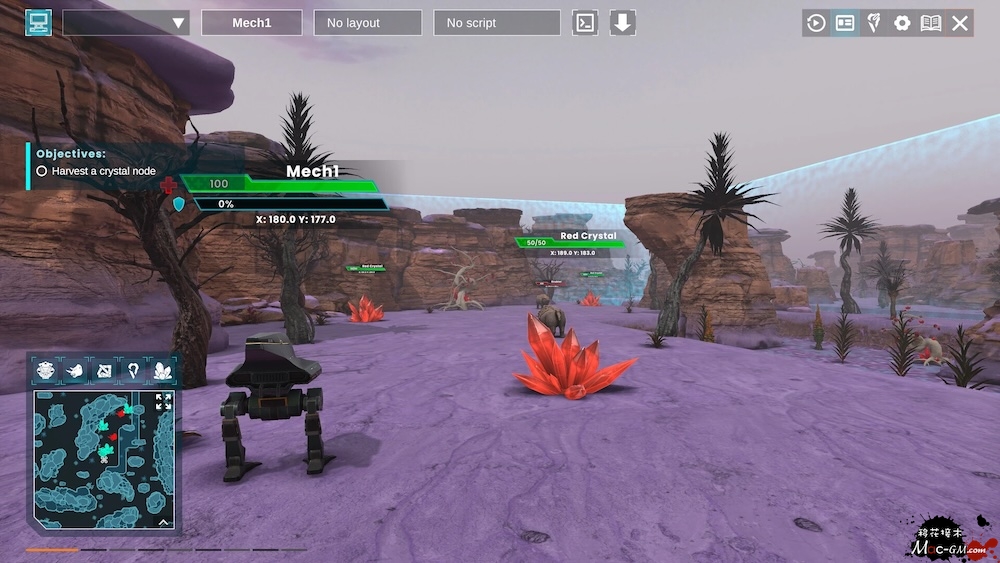Open the empty dropdown beside the monitor icon
Image resolution: width=1000 pixels, height=563 pixels.
coord(126,23)
